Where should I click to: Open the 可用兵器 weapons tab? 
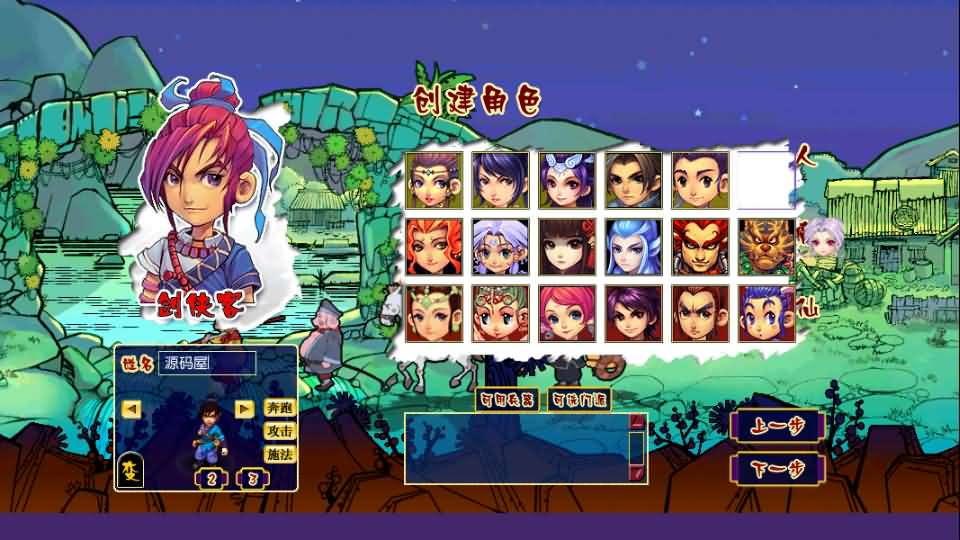coord(507,400)
